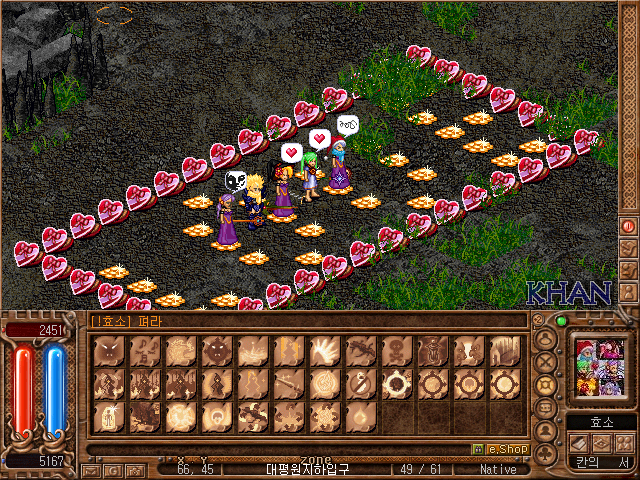Click the red power button on sidebar
The width and height of the screenshot is (640, 480).
628,226
